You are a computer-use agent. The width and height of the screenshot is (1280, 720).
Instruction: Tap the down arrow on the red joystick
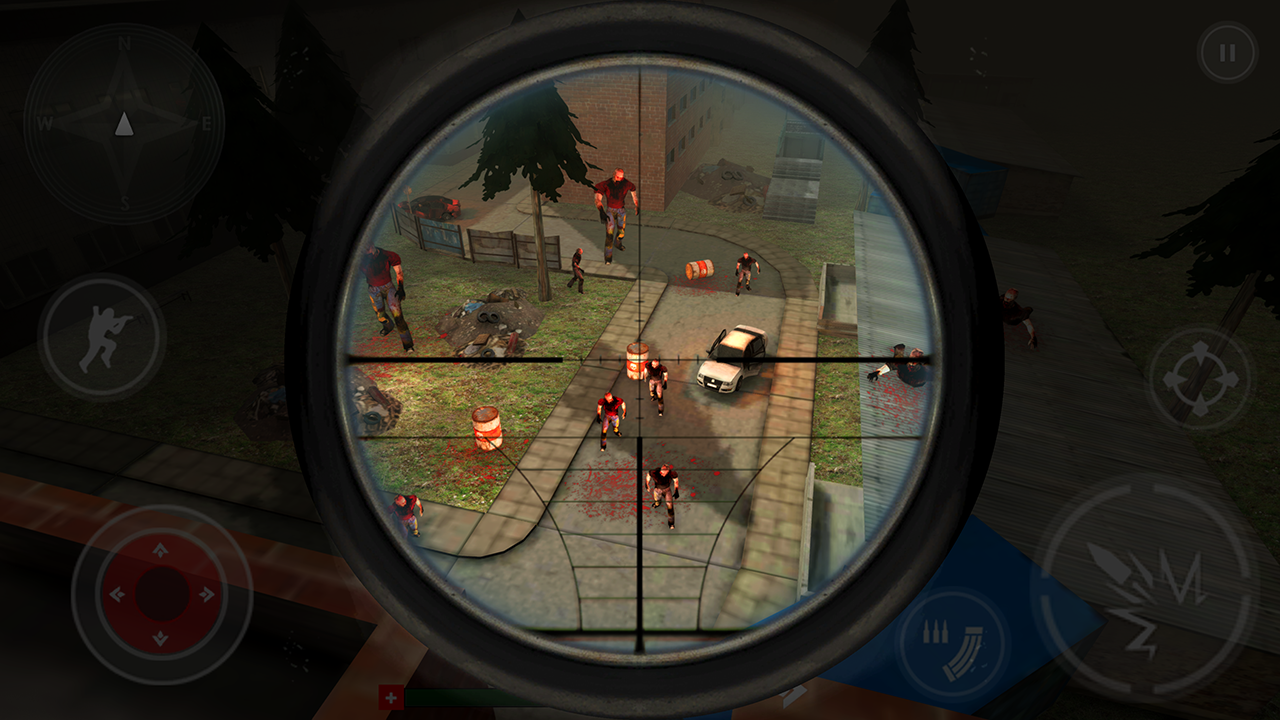pos(160,635)
